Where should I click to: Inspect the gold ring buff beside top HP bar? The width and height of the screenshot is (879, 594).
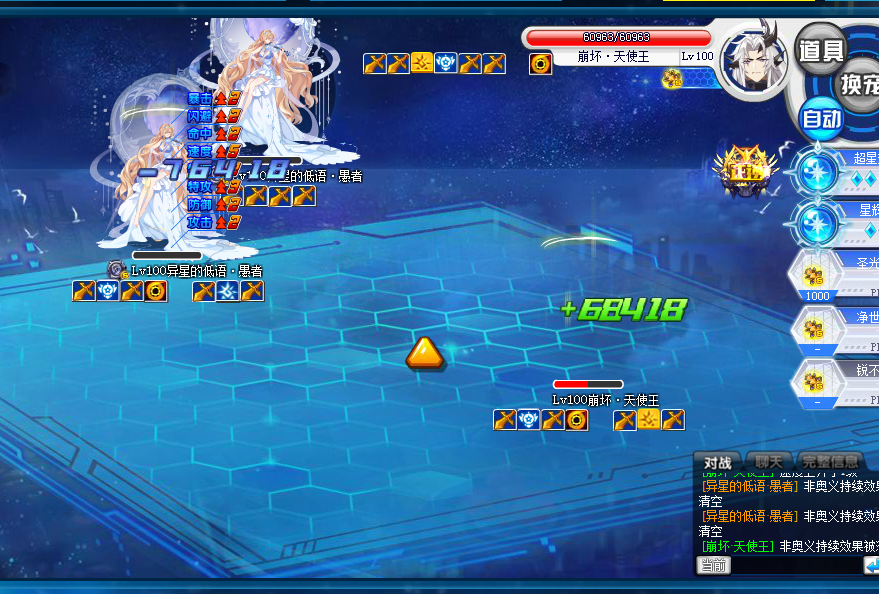(x=540, y=65)
